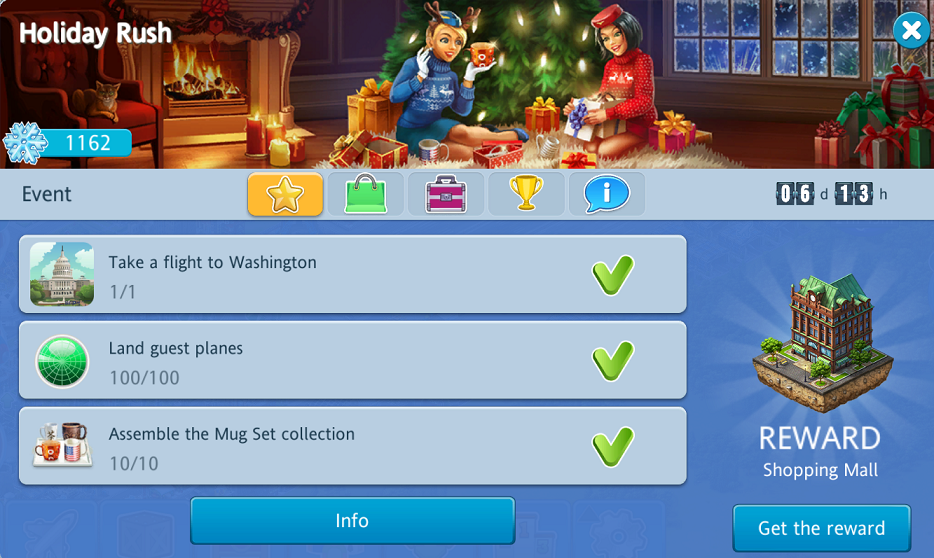The height and width of the screenshot is (558, 934).
Task: Switch to the star tasks tab
Action: [x=285, y=194]
